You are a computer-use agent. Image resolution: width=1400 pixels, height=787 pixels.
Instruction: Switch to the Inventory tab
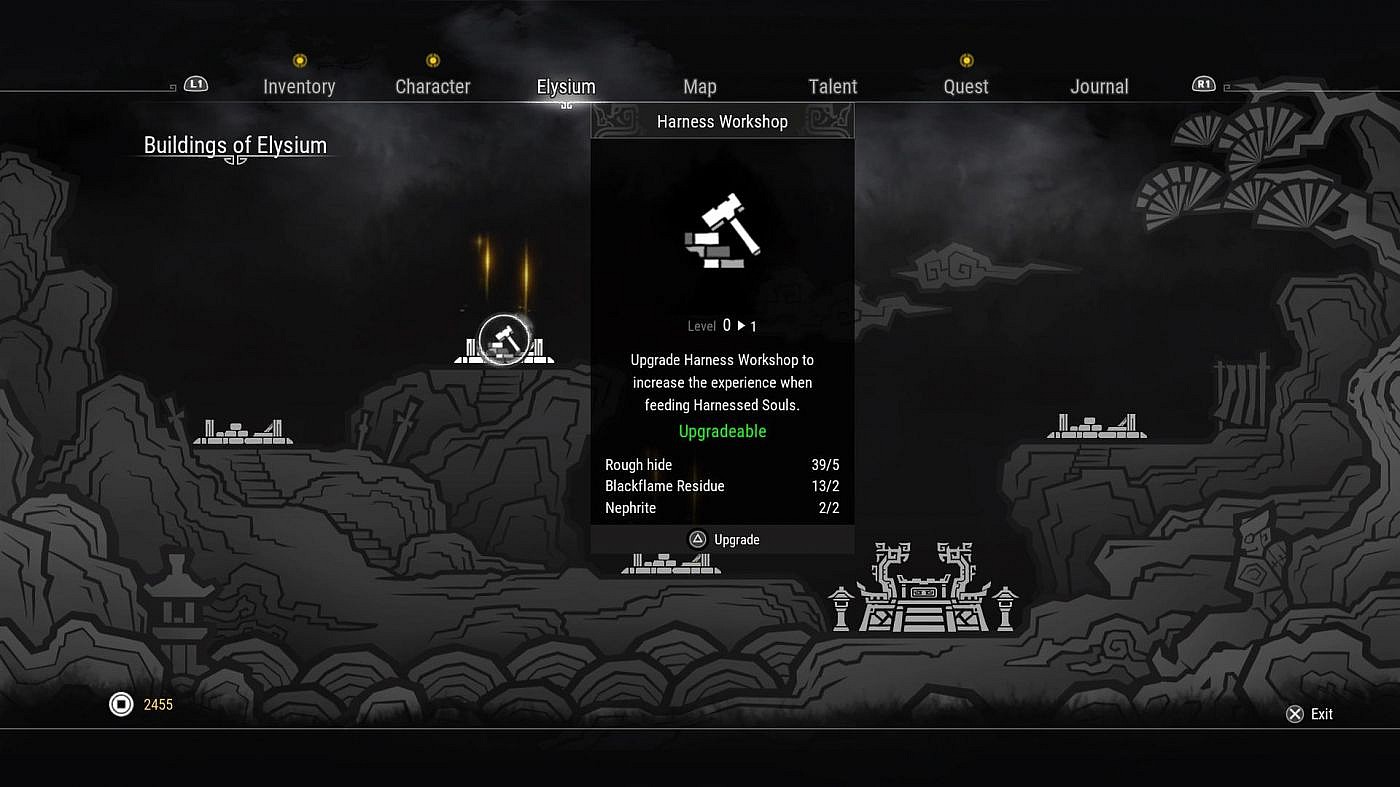(298, 87)
